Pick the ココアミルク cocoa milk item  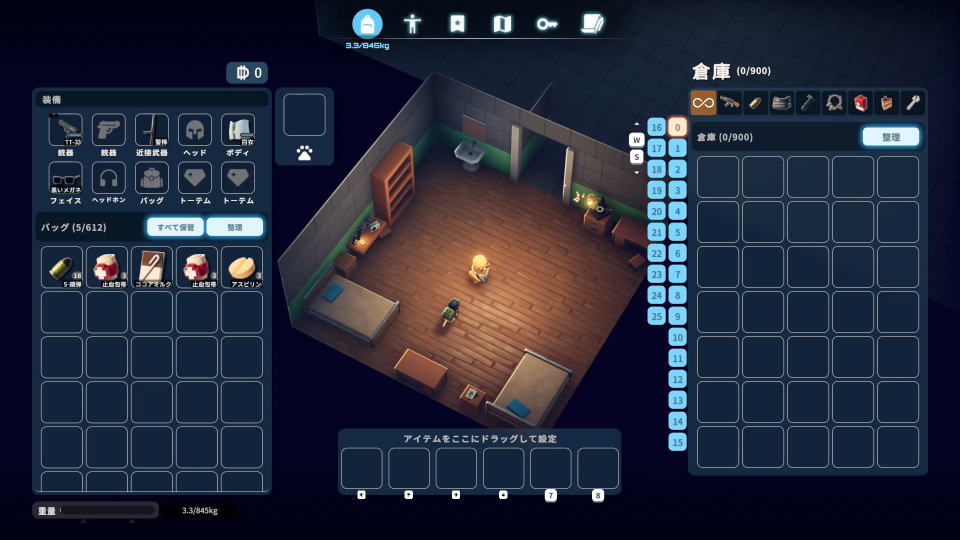pyautogui.click(x=151, y=267)
